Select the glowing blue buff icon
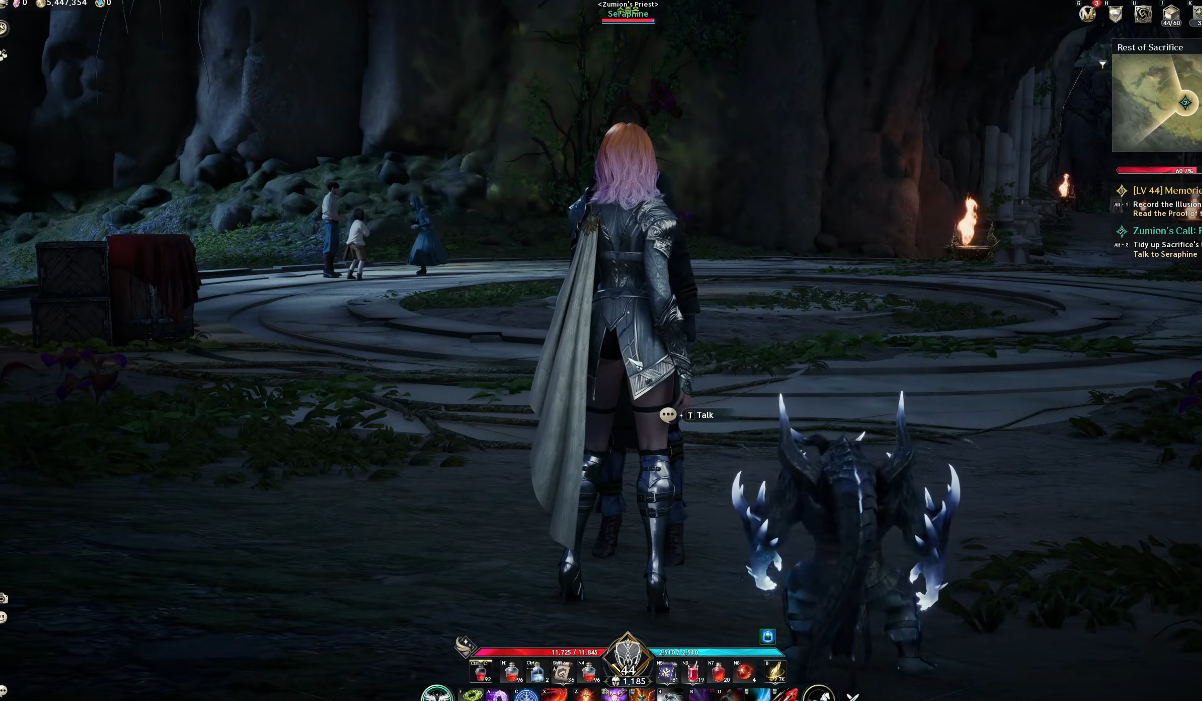The image size is (1202, 701). tap(767, 635)
